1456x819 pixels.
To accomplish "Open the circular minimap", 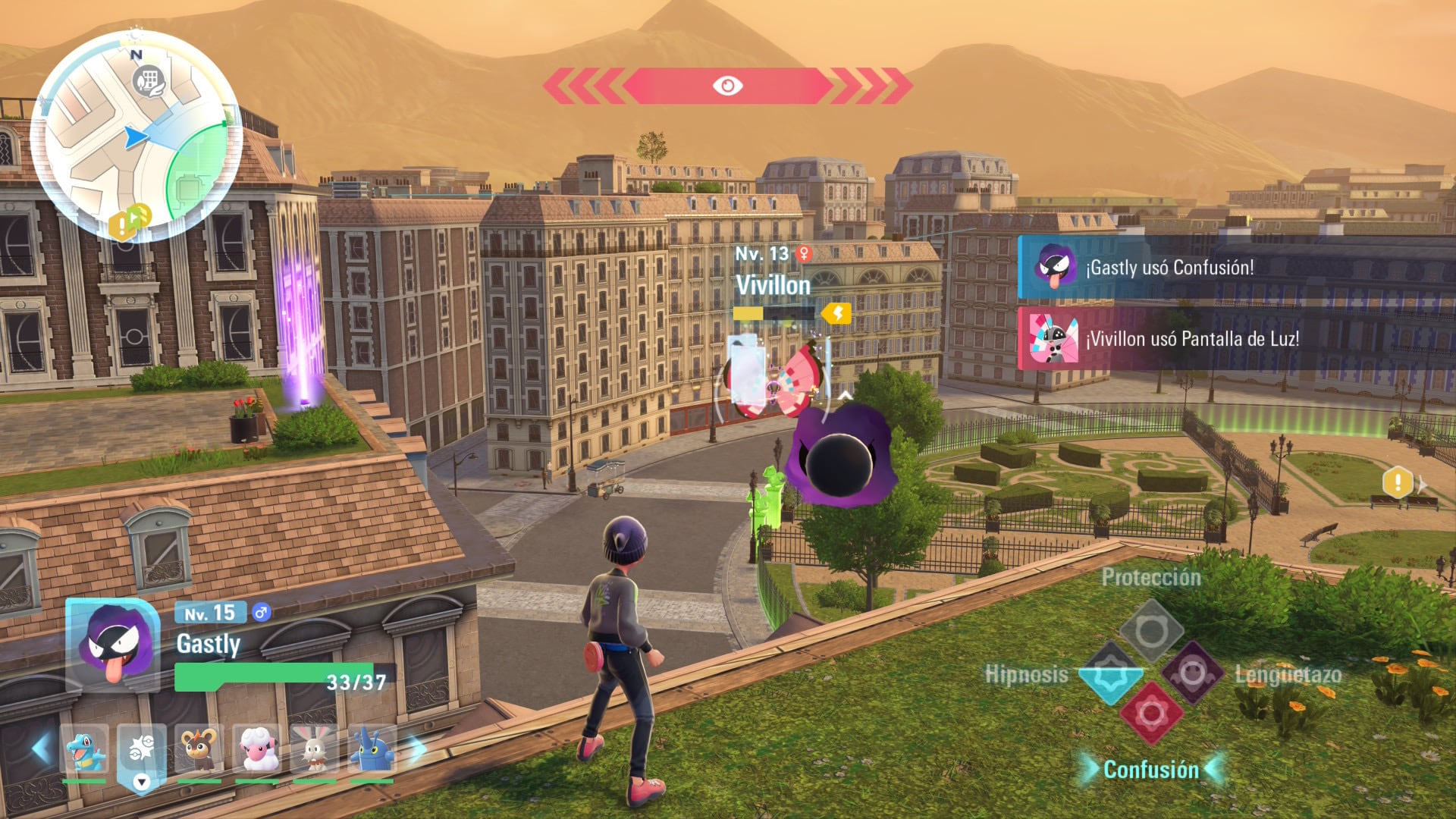I will [136, 136].
